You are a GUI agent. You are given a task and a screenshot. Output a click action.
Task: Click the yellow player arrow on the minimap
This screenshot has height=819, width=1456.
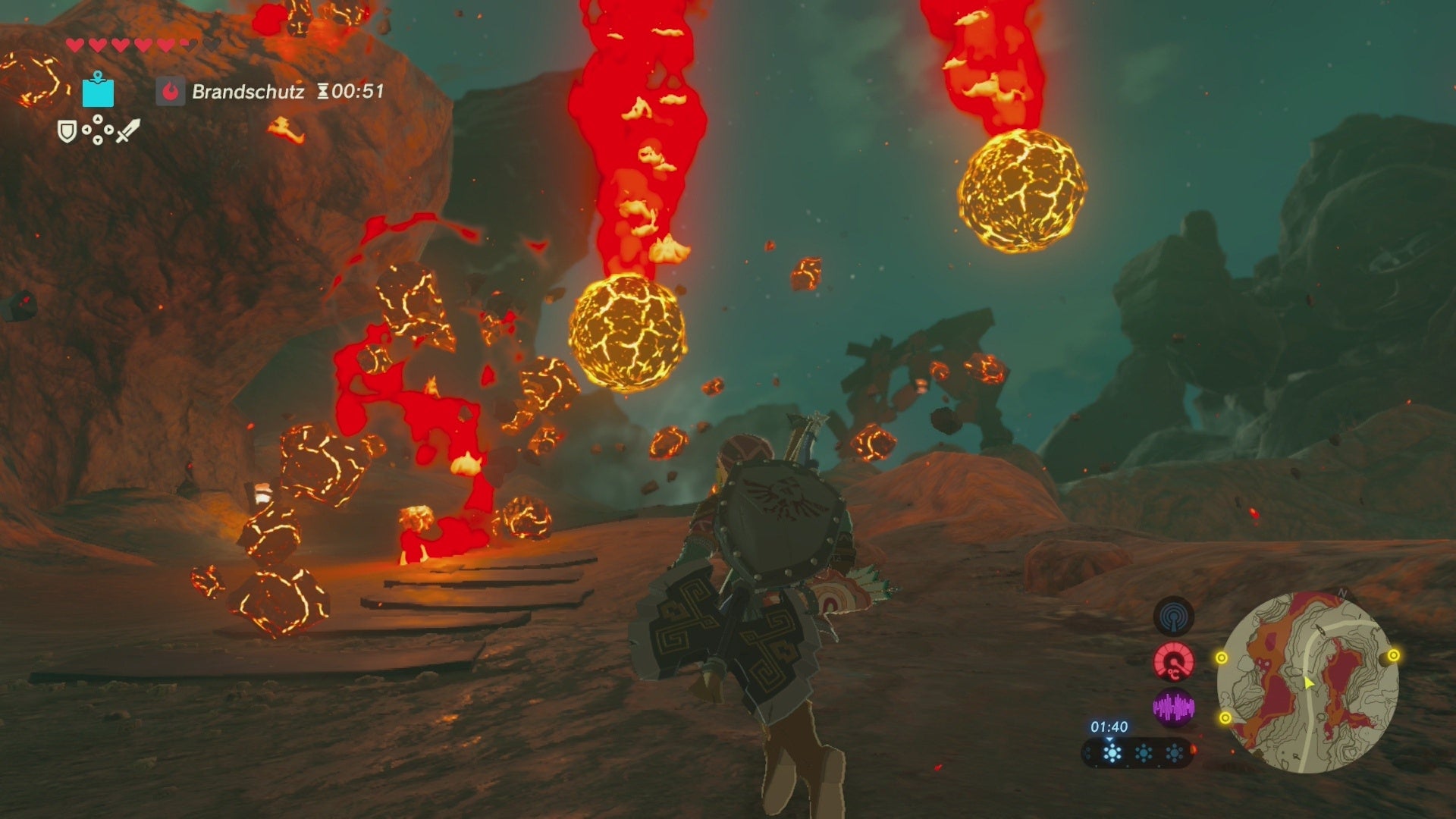tap(1308, 682)
